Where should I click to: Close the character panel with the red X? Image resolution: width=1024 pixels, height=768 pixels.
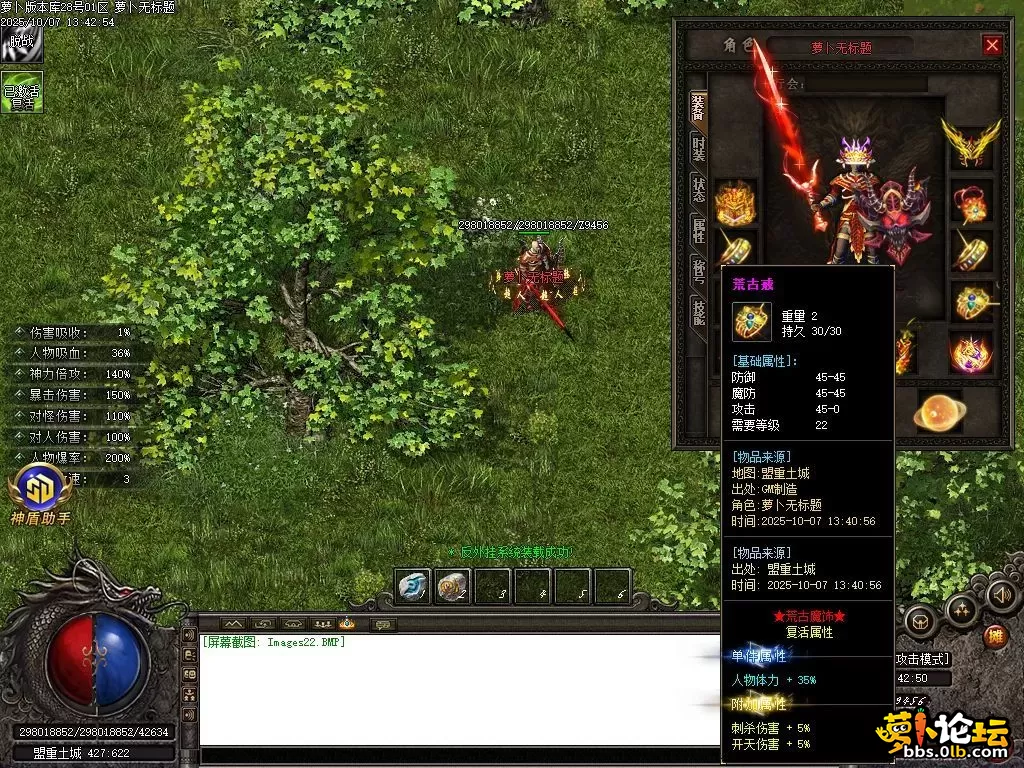992,45
